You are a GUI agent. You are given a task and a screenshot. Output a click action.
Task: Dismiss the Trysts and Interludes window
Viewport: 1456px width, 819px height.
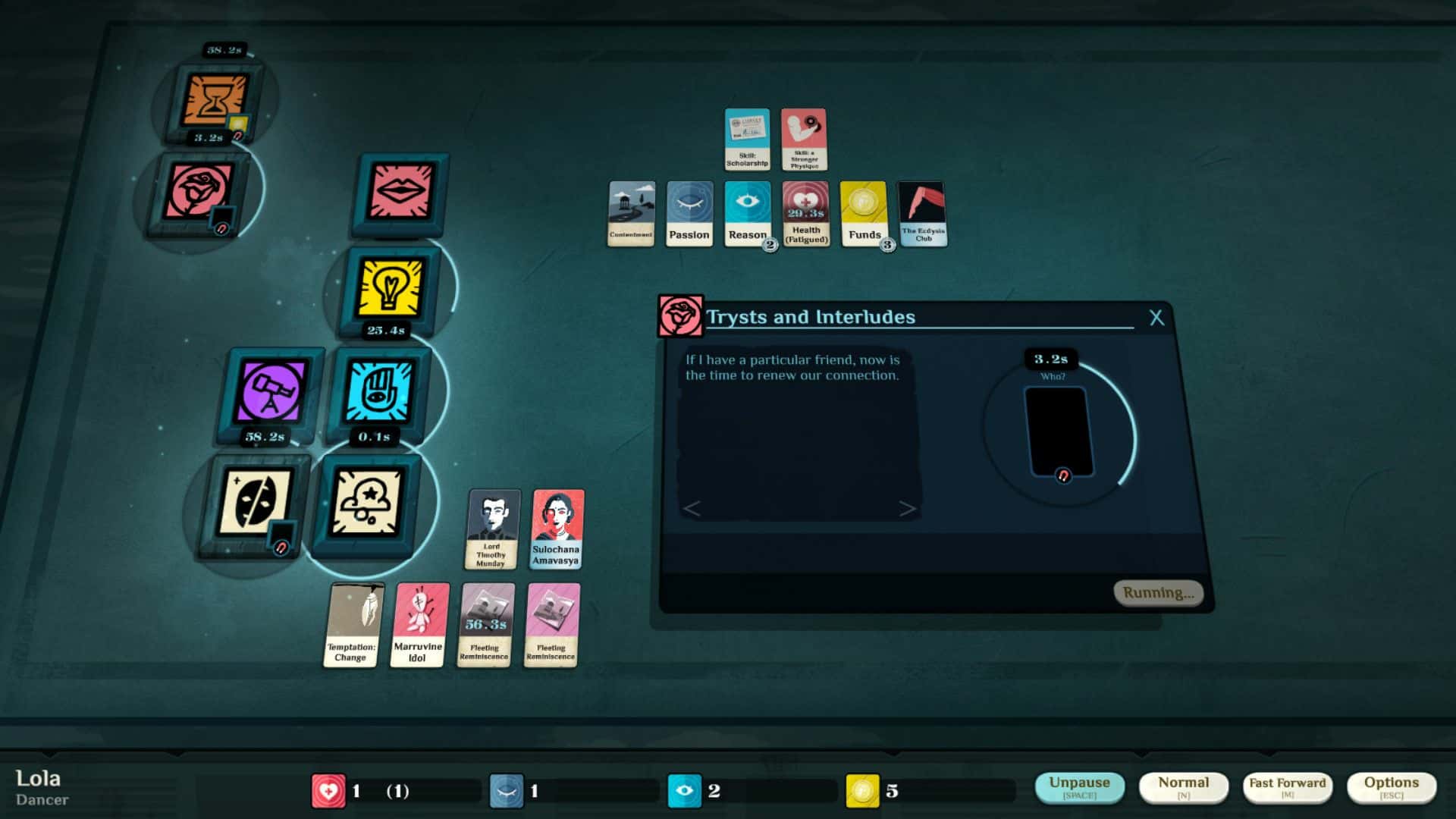[1157, 318]
